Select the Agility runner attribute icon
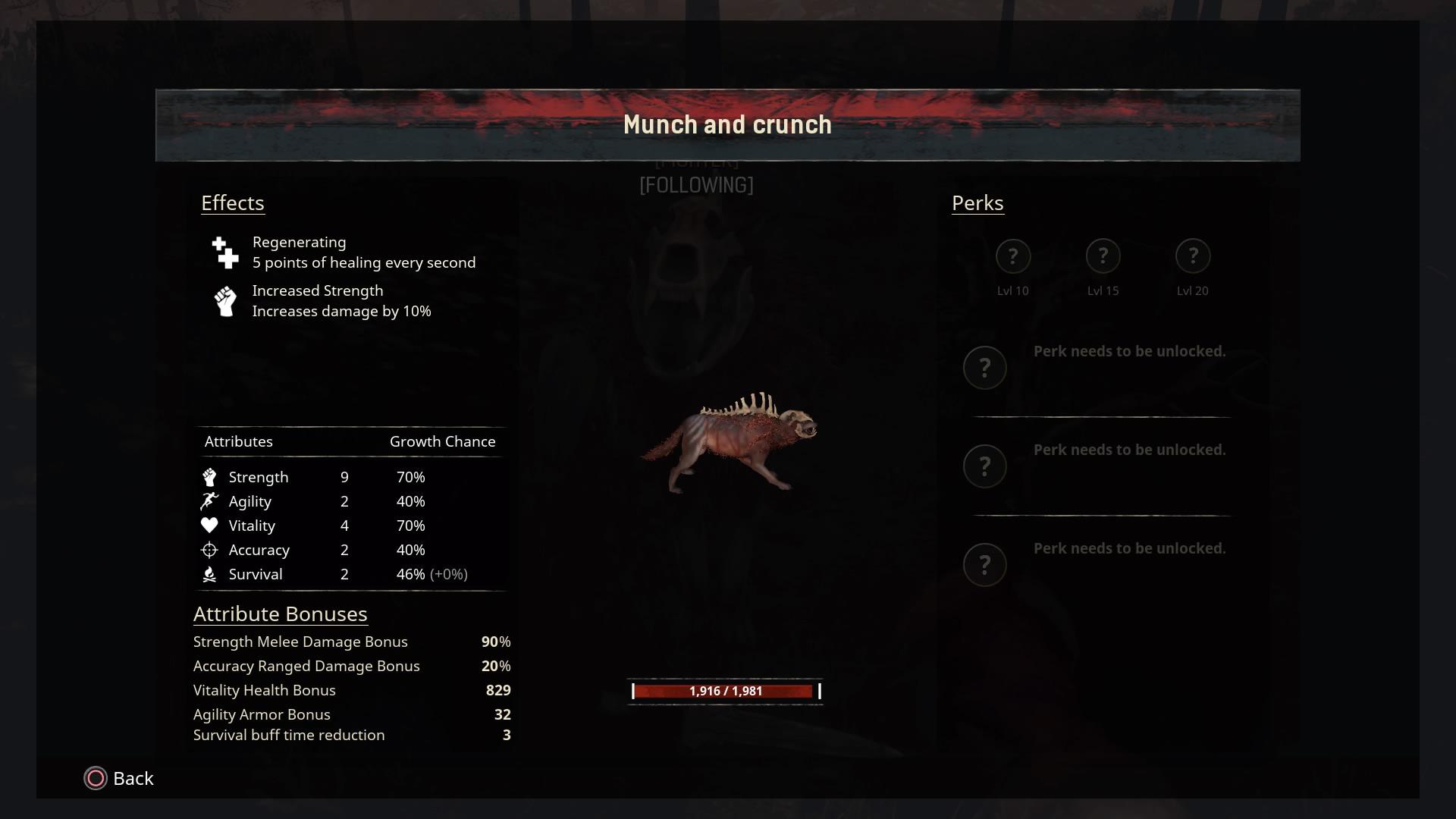Viewport: 1456px width, 819px height. [x=209, y=500]
